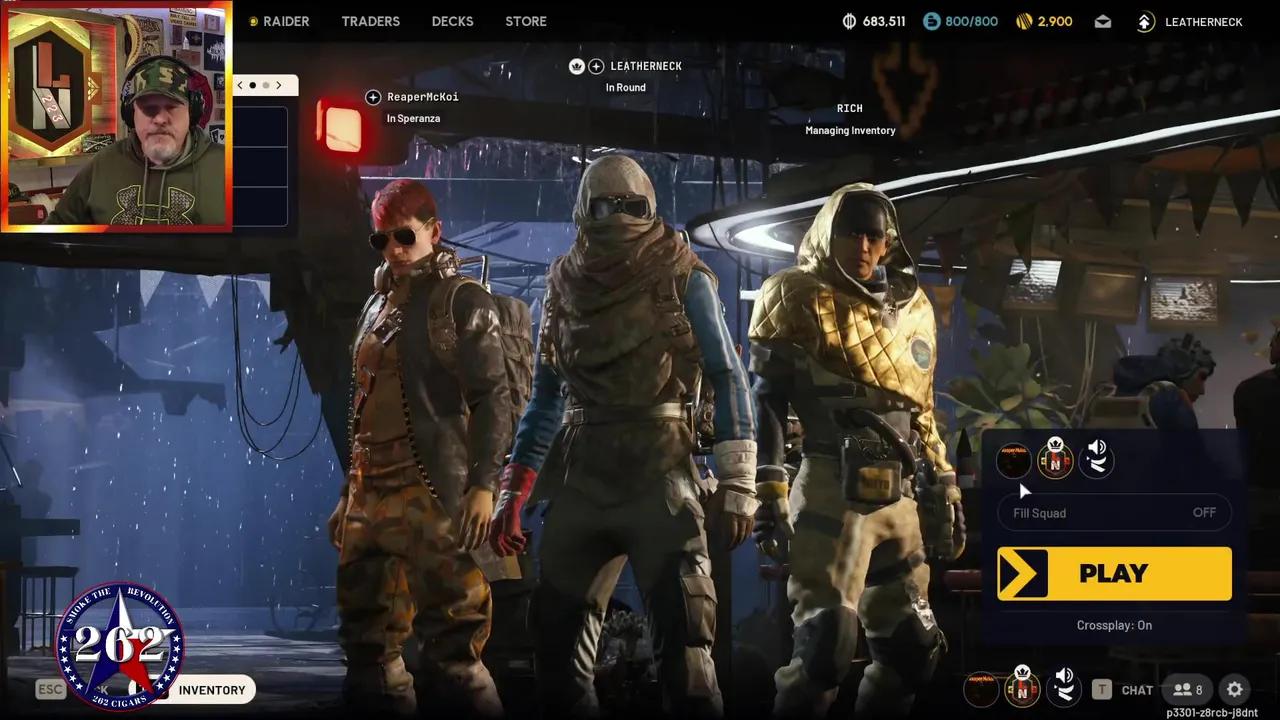Open the squad voice chat speaker icon

(x=1095, y=459)
